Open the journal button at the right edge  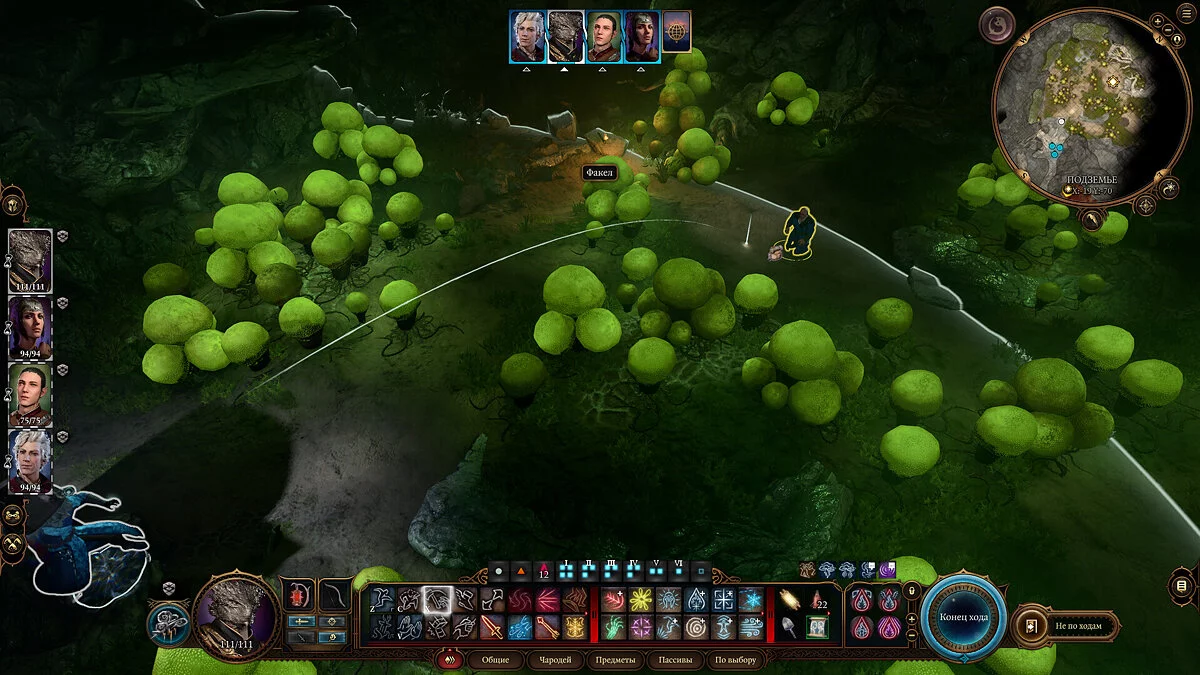pos(1181,585)
